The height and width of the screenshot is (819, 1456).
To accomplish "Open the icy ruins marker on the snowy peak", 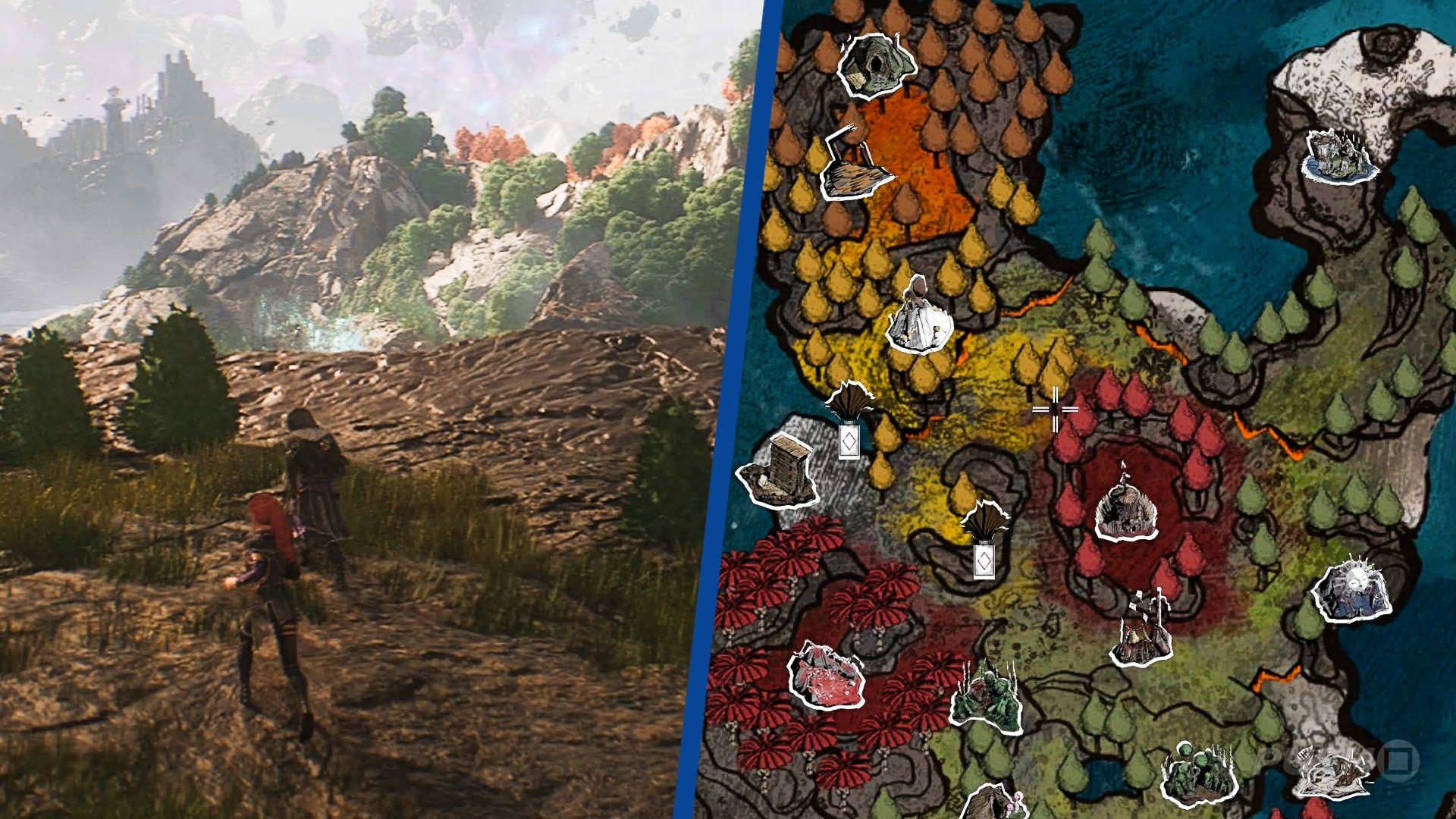I will tap(1338, 156).
